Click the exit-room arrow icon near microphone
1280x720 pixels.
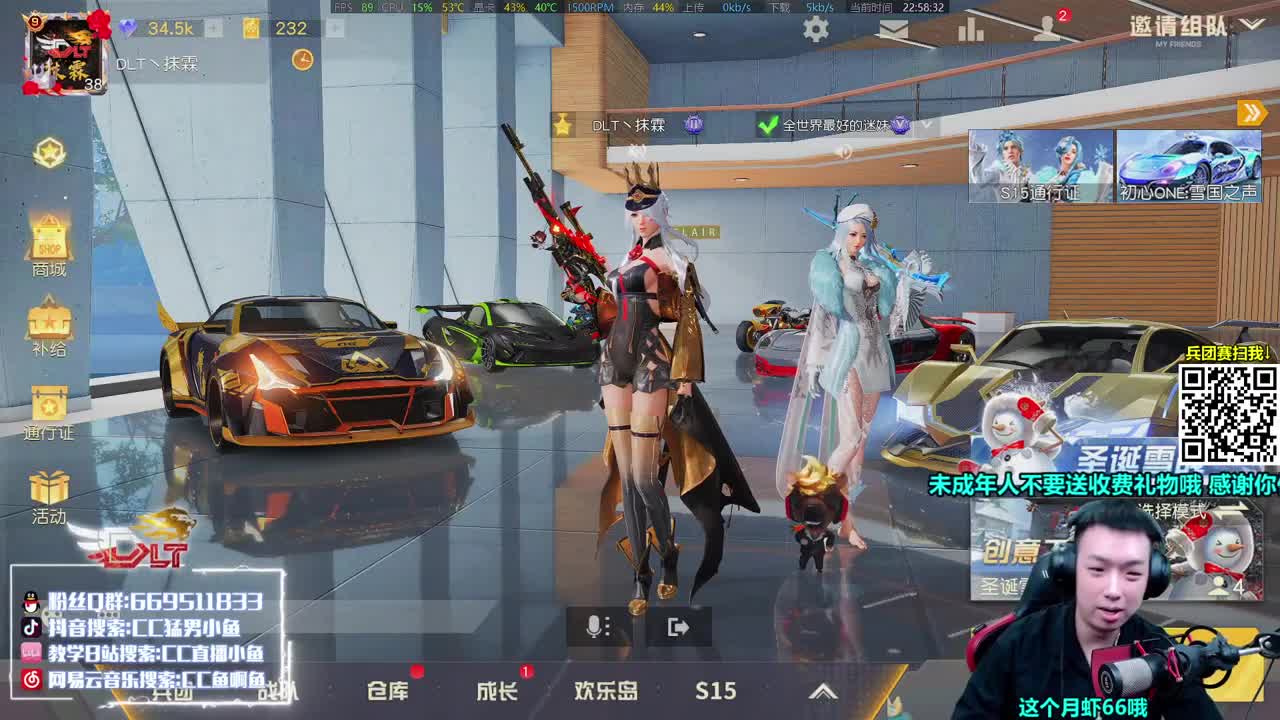click(676, 625)
